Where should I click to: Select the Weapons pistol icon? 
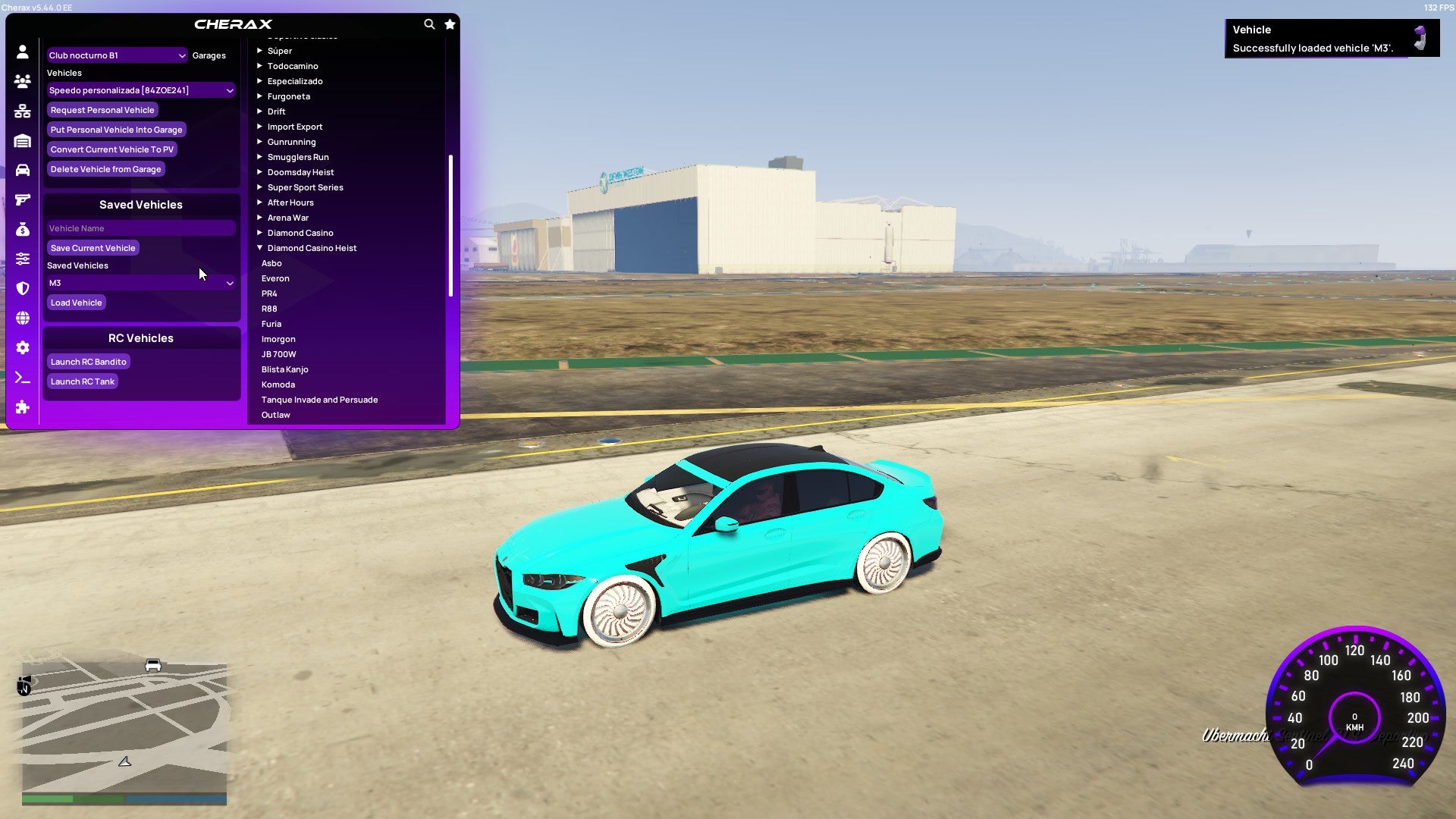point(22,201)
